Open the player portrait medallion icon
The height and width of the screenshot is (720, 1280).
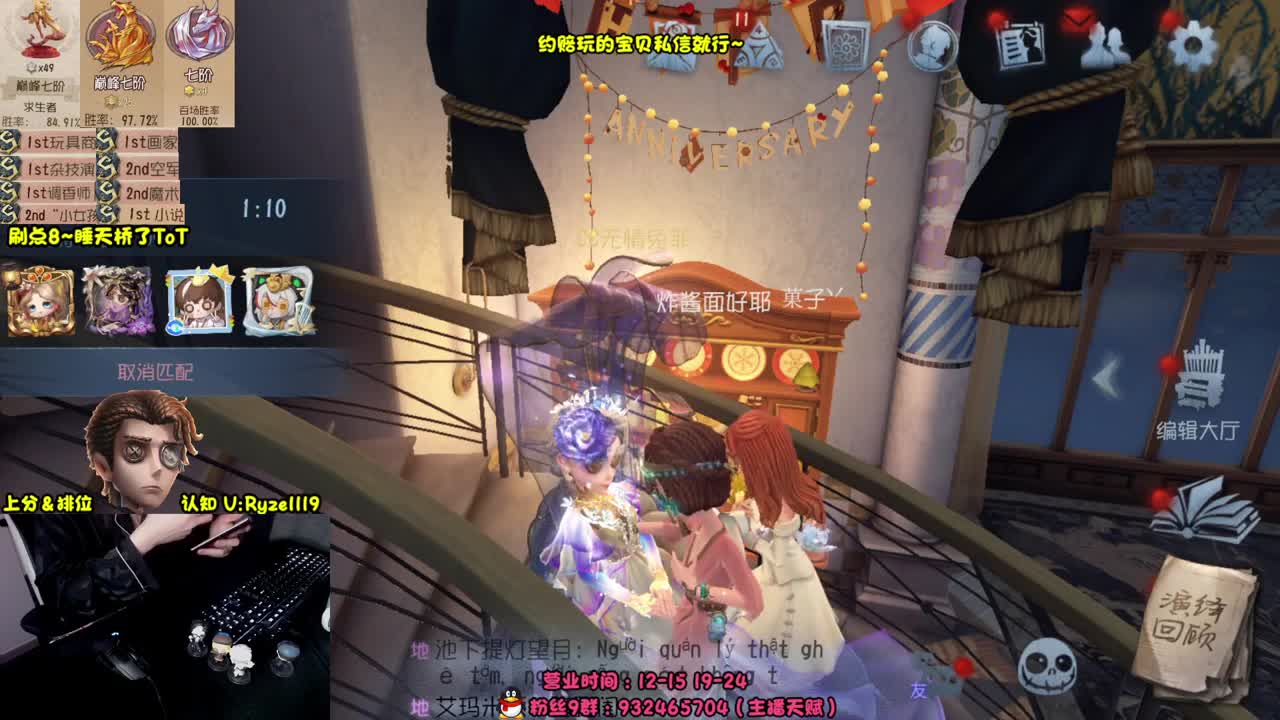click(932, 47)
